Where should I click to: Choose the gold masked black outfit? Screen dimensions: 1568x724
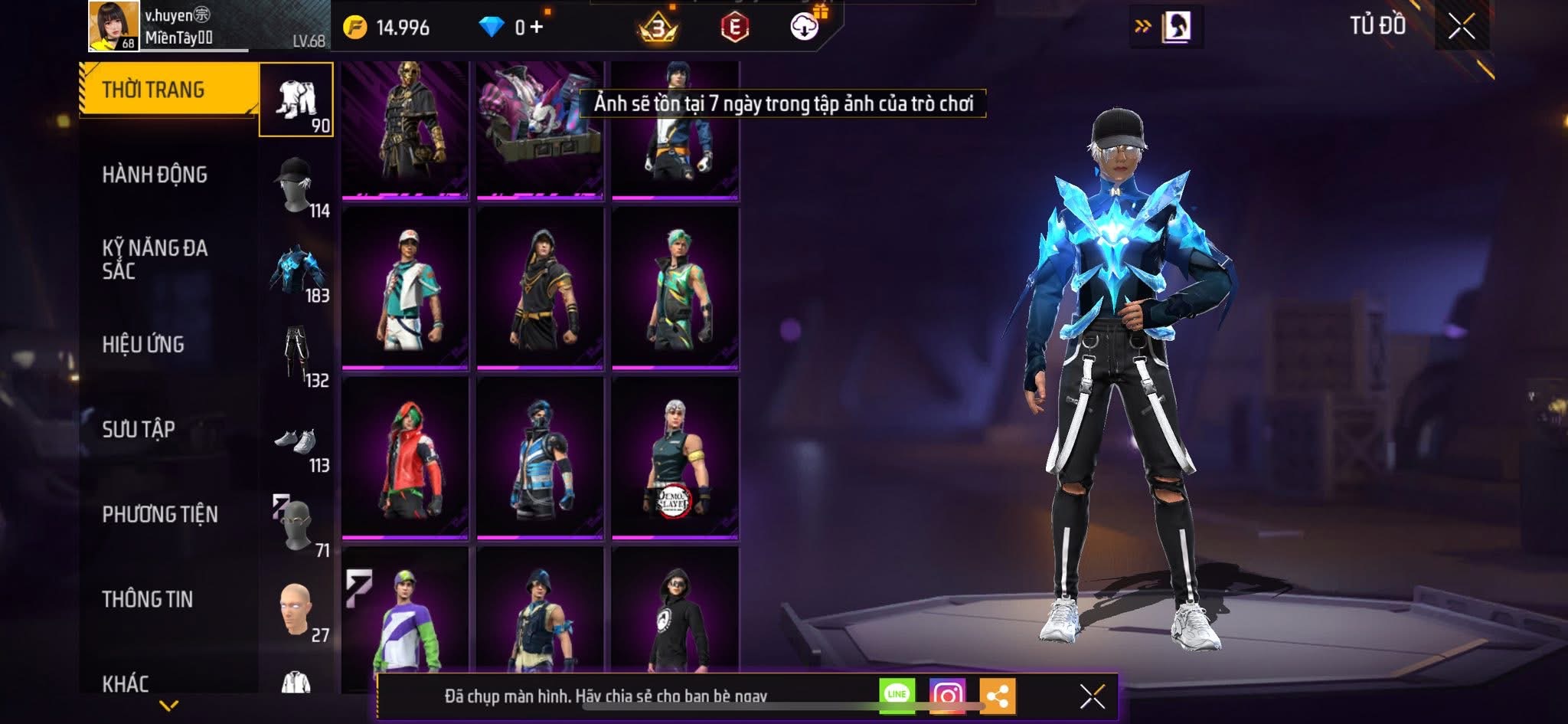(x=405, y=126)
